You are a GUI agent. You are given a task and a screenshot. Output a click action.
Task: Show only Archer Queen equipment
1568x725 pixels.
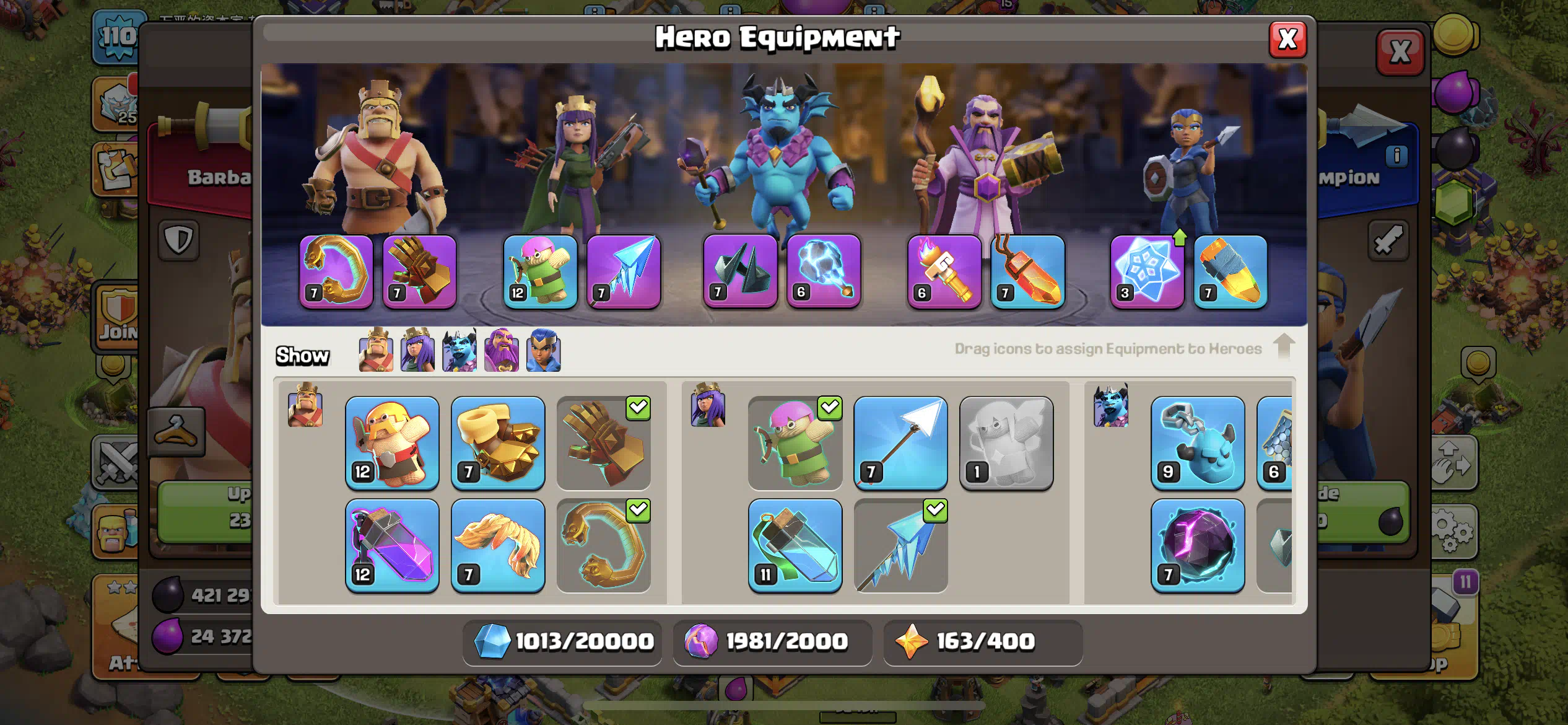pyautogui.click(x=417, y=351)
